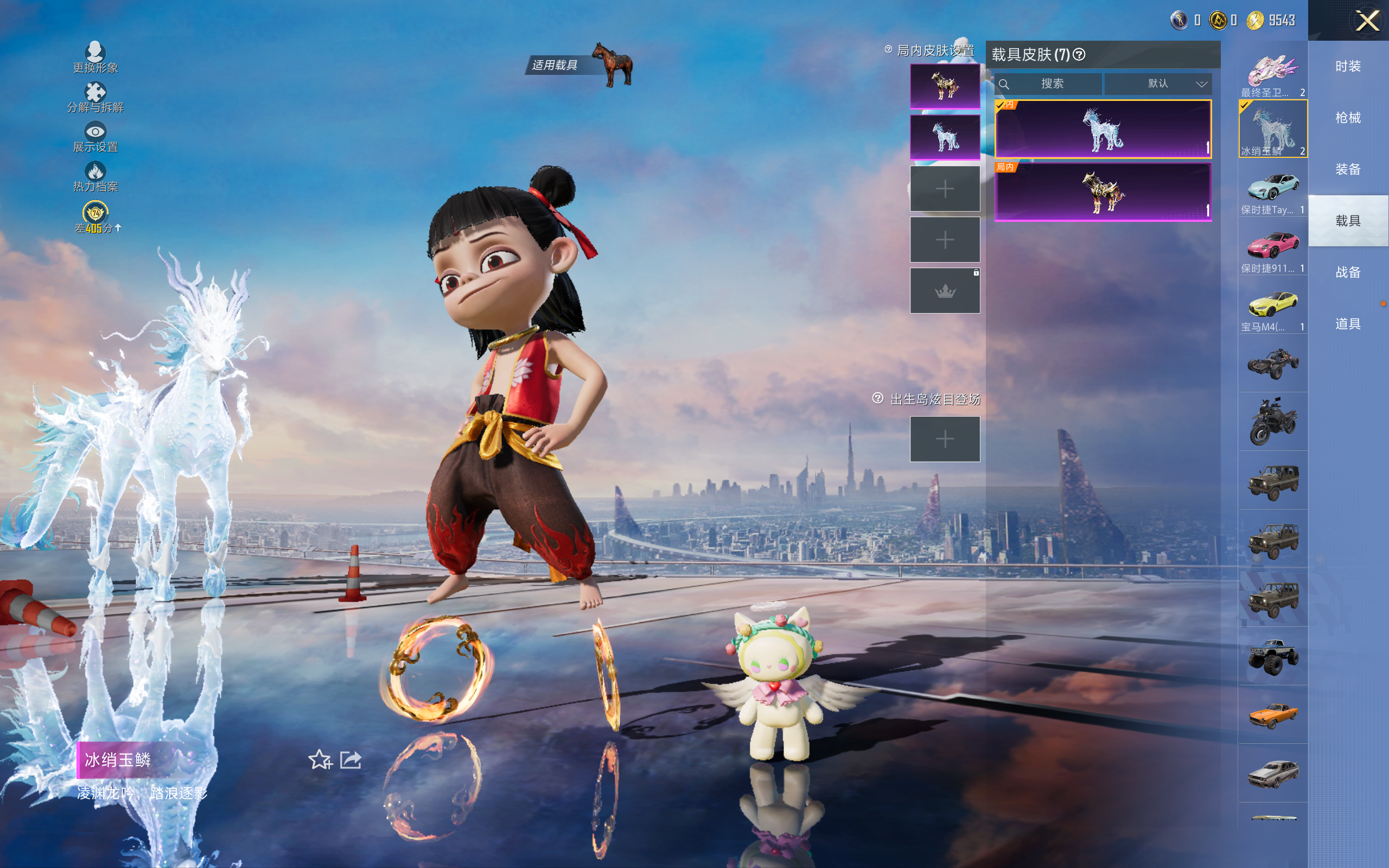The height and width of the screenshot is (868, 1389).
Task: Select the motorcycle vehicle thumbnail
Action: (x=1272, y=422)
